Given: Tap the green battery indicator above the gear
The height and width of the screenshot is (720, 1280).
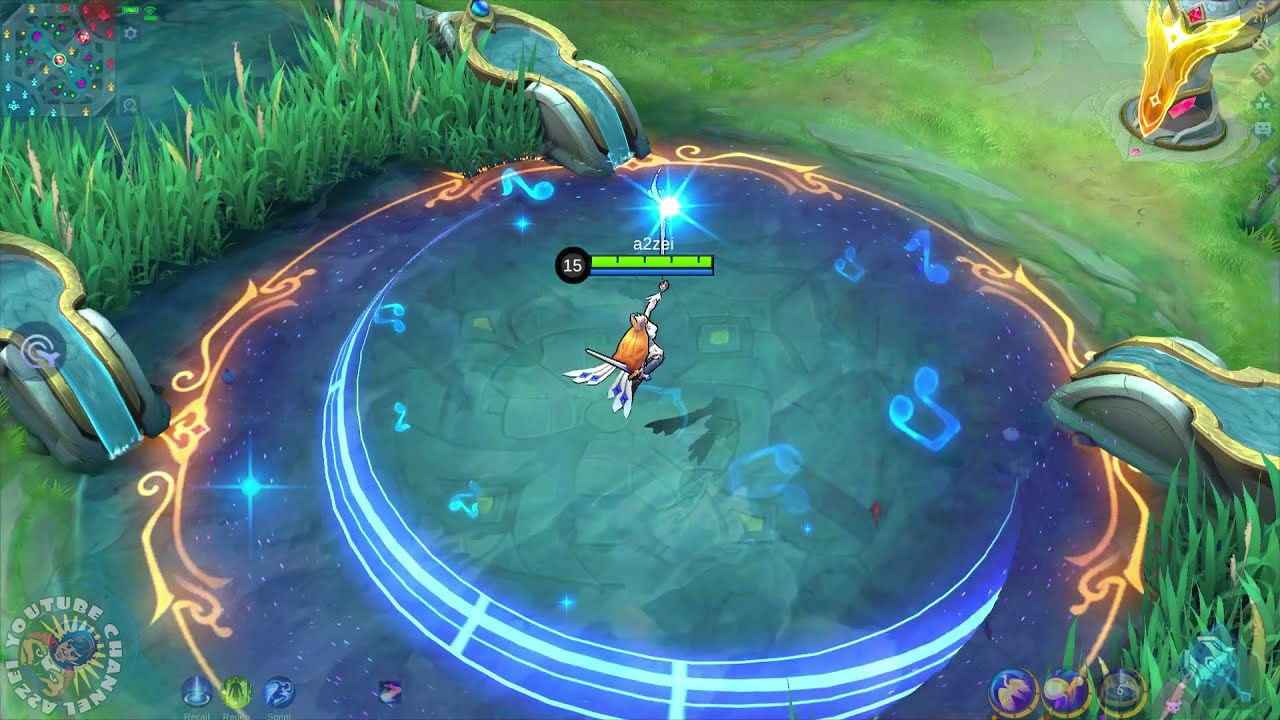Looking at the screenshot, I should (x=130, y=9).
